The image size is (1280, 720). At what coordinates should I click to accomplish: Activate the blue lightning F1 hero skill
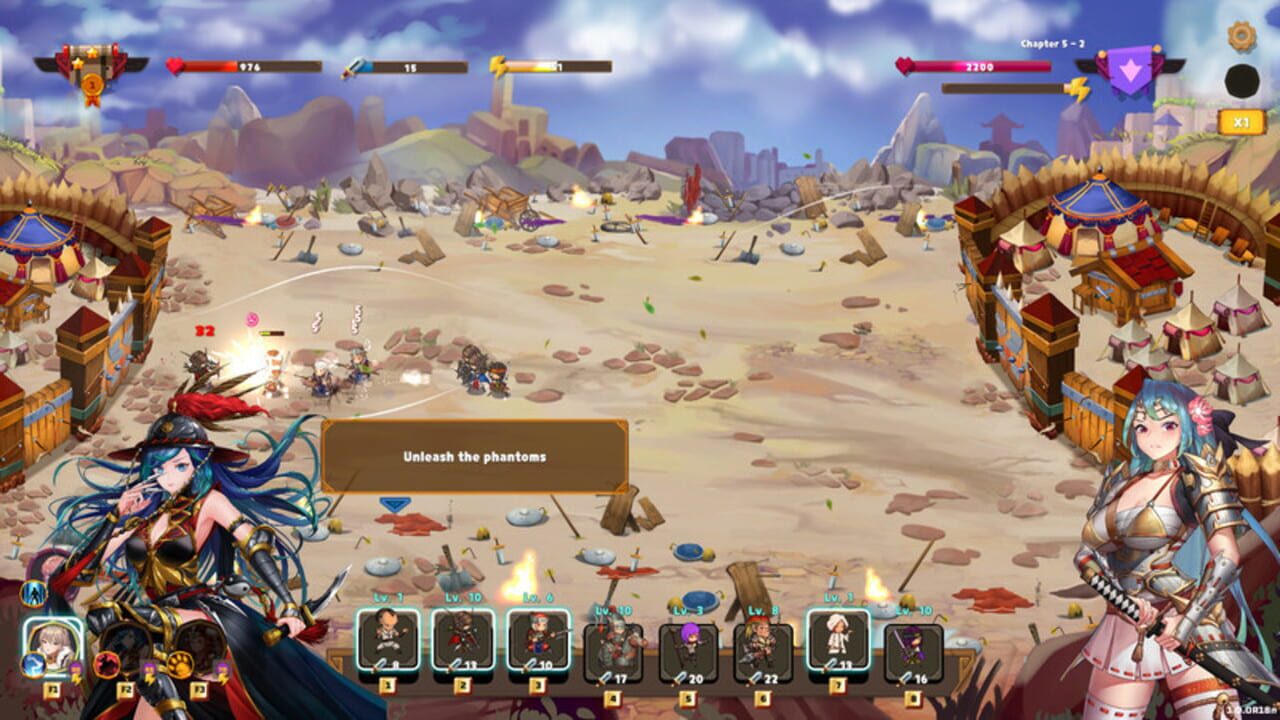click(x=34, y=665)
